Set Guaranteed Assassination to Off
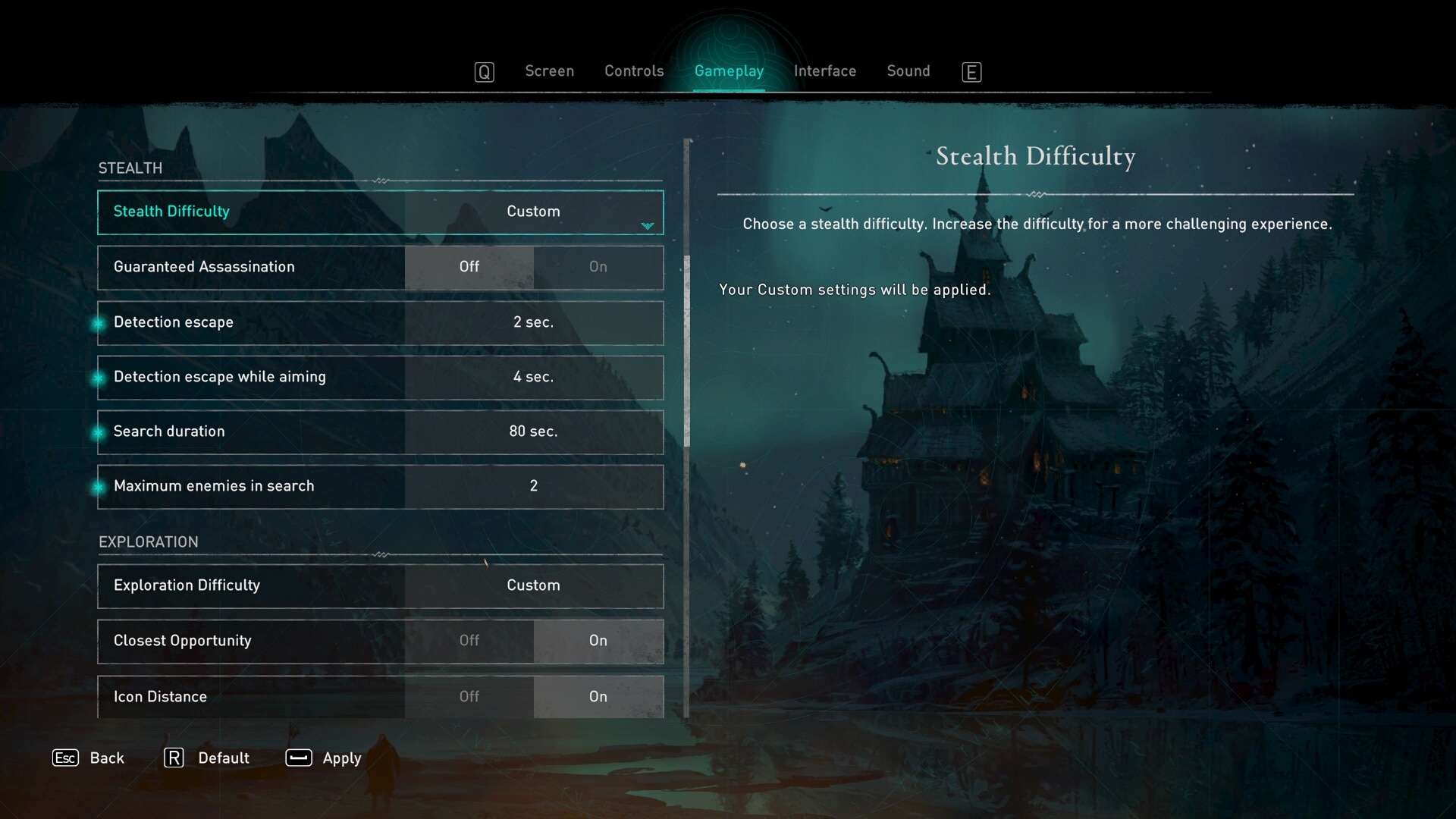Screen dimensions: 1456x819 469,267
